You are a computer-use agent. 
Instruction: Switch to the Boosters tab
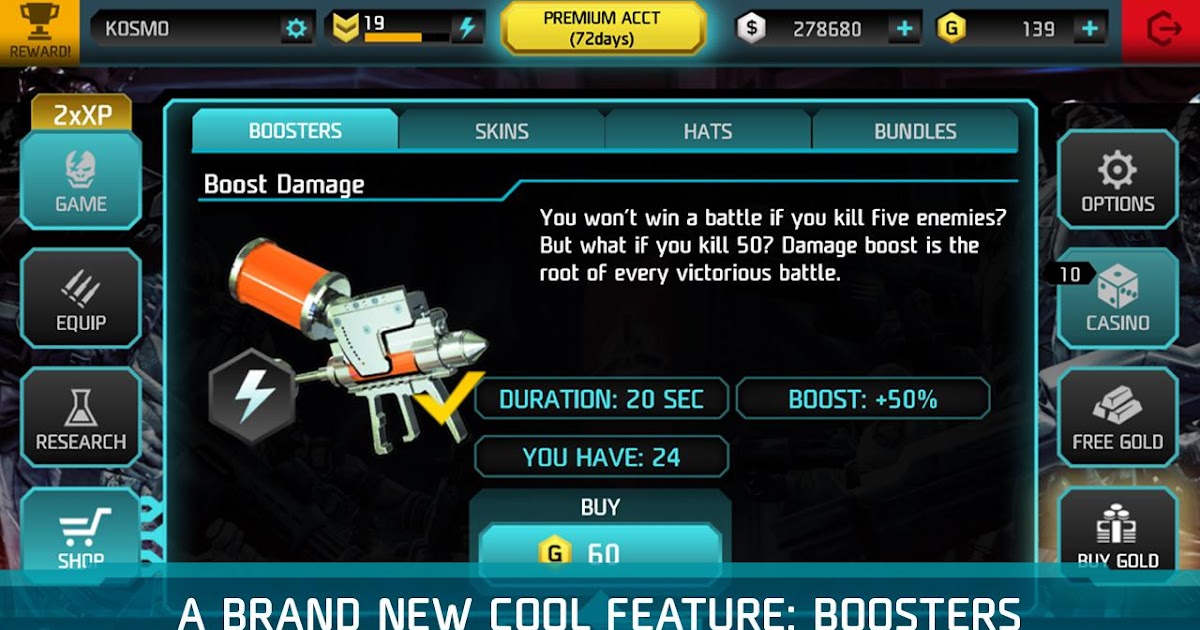[295, 131]
